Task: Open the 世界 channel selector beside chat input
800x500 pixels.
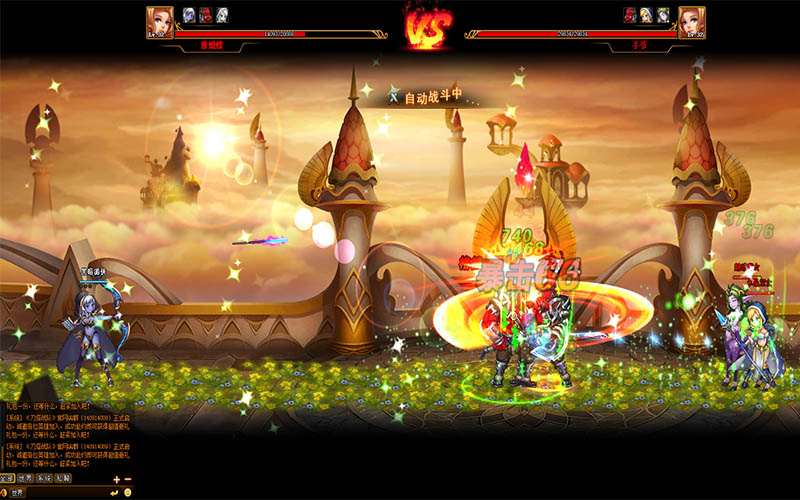Action: 18,492
